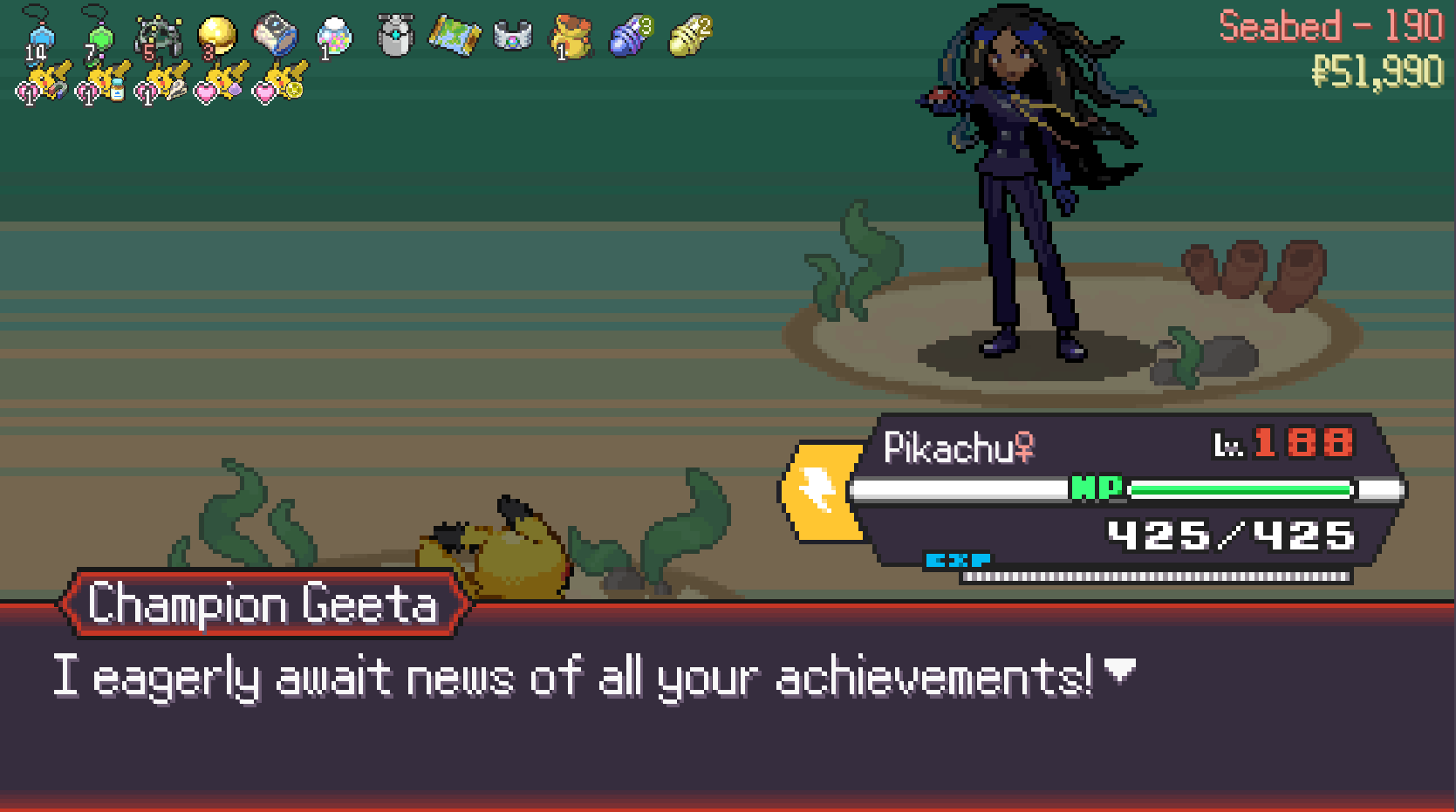Open the folded map item icon
The width and height of the screenshot is (1456, 812).
454,37
